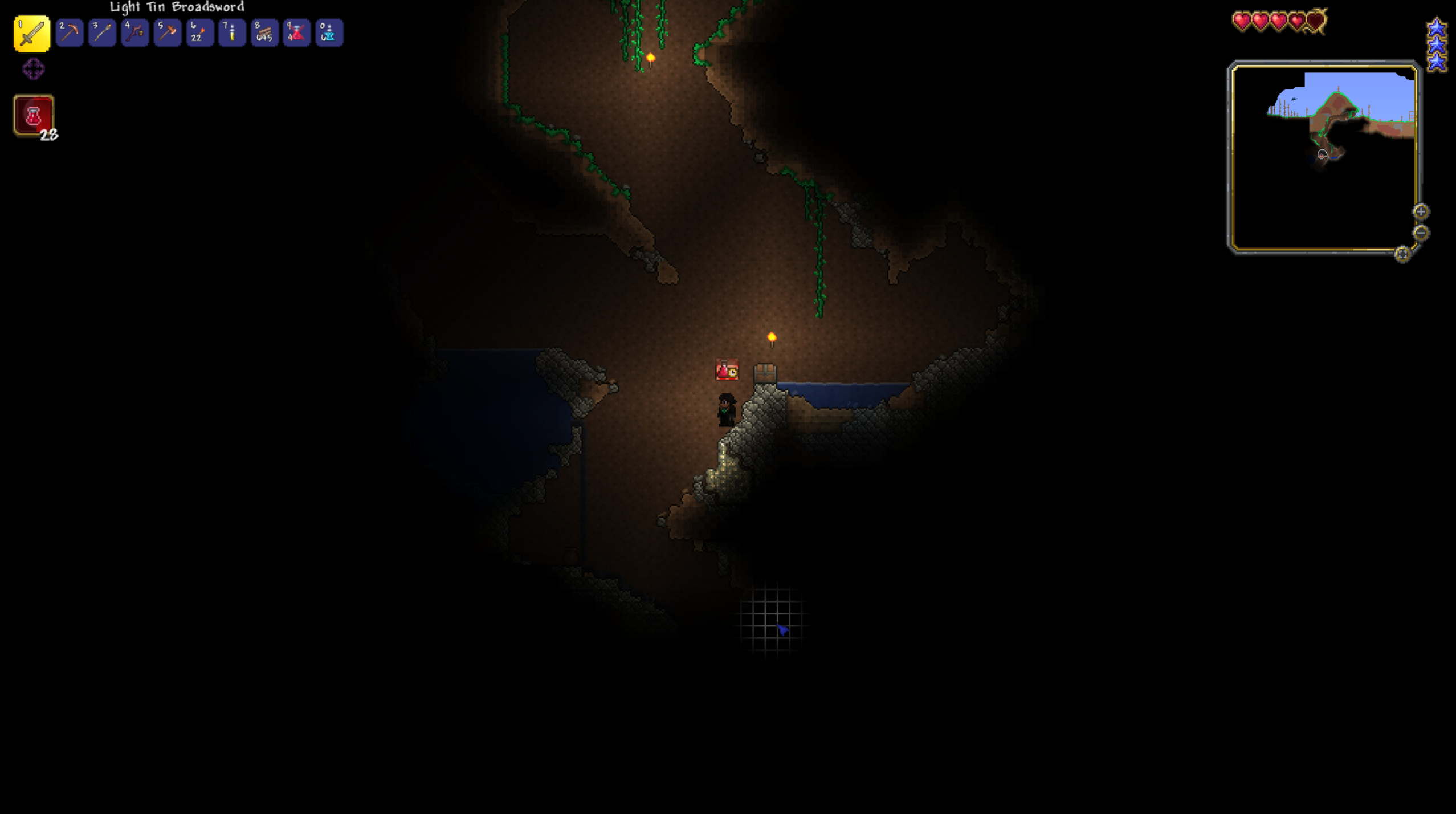Select the purple acorn staff slot
This screenshot has height=814, width=1456.
tap(134, 32)
